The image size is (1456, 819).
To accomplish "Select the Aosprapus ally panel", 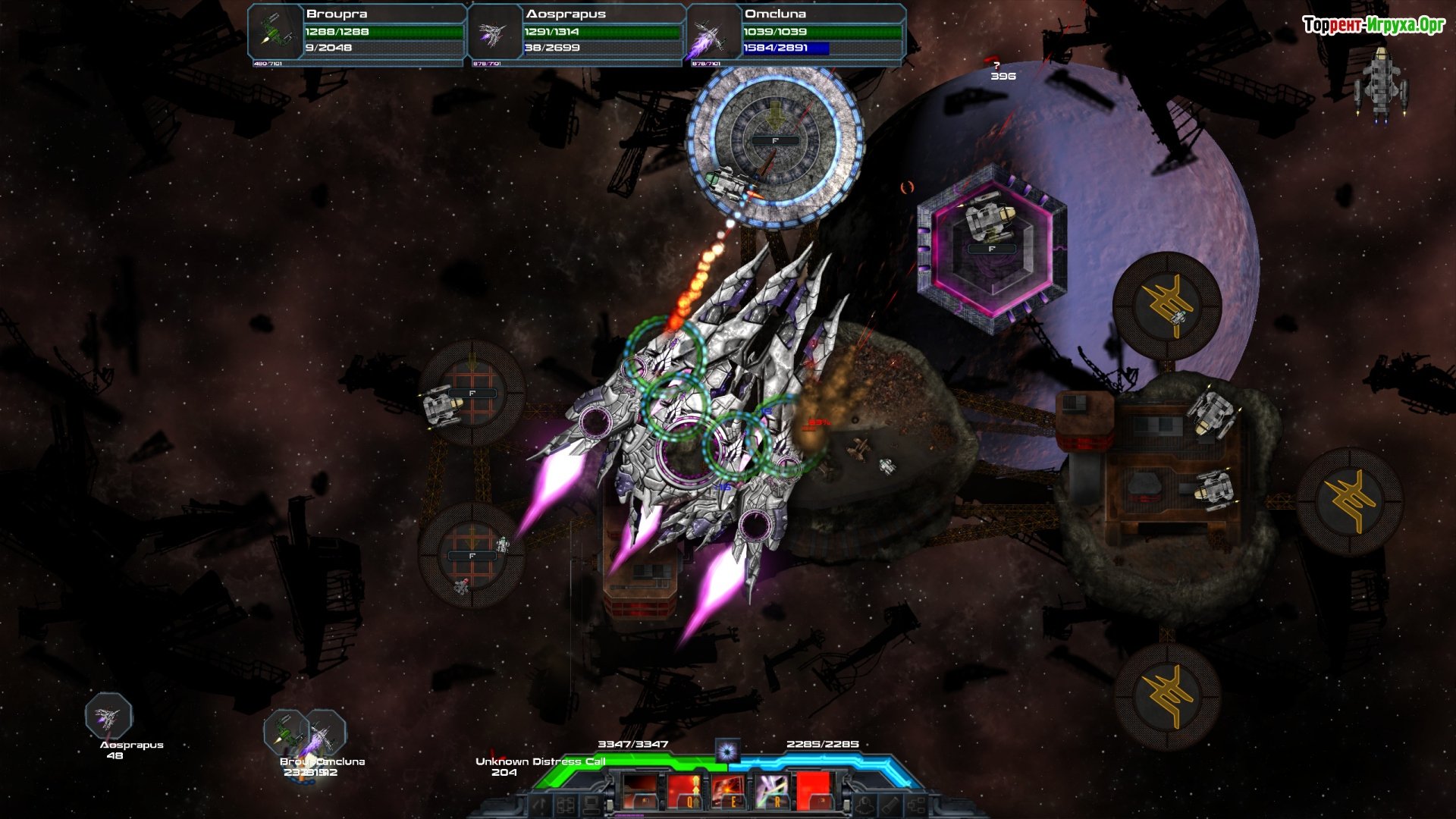I will coord(576,32).
